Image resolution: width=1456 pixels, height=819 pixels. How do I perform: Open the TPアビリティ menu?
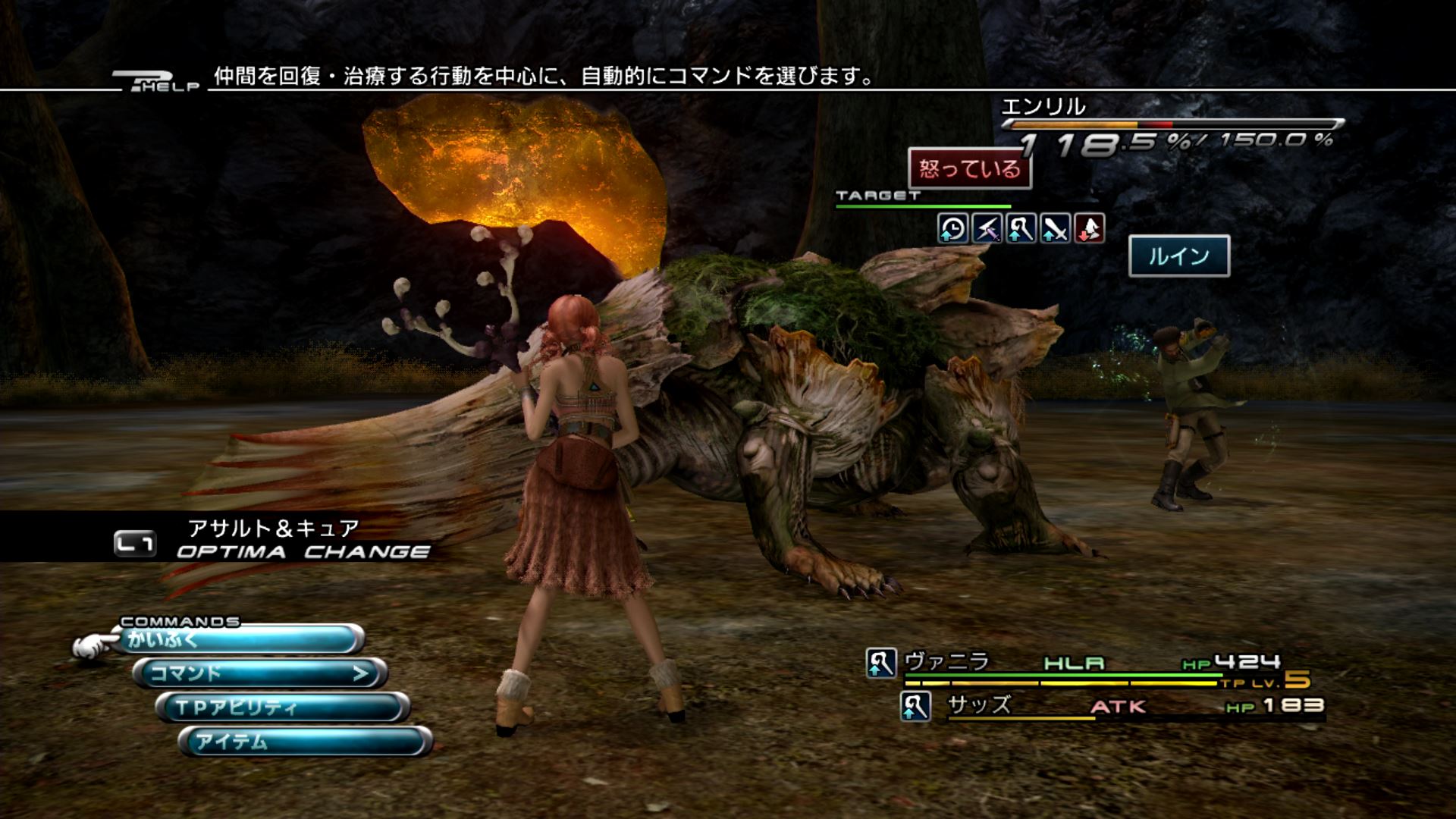pyautogui.click(x=282, y=708)
